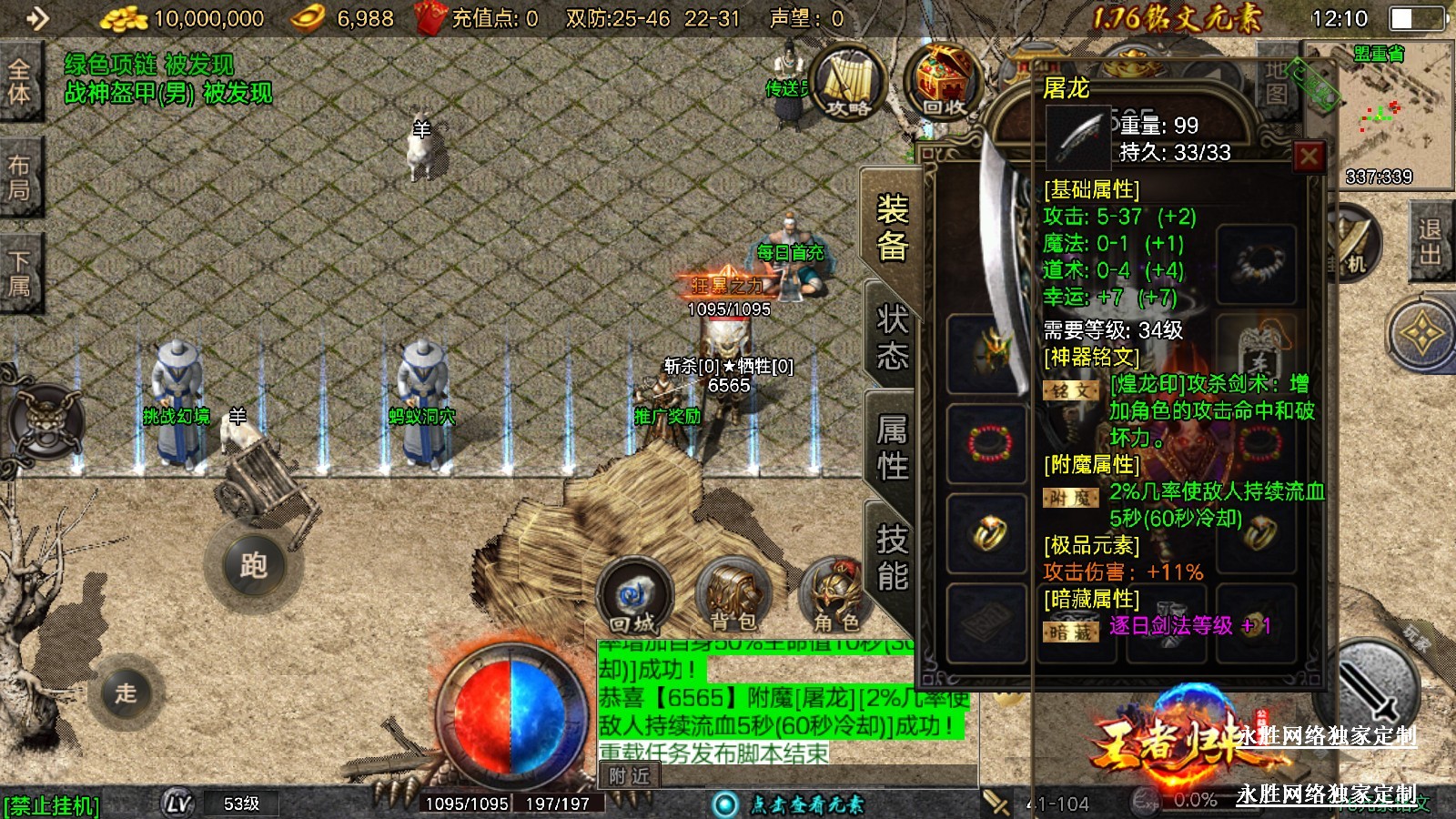This screenshot has height=819, width=1456.
Task: Select the 属性 attributes tab
Action: (x=892, y=447)
